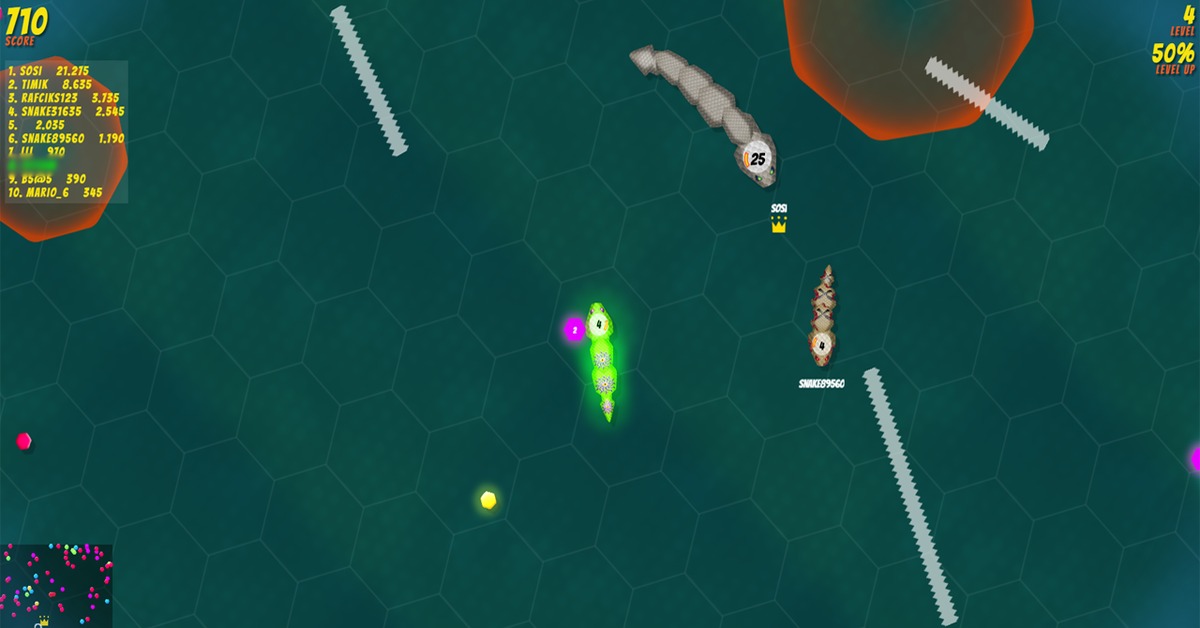Click the SNAKE31635 leaderboard entry
1200x628 pixels.
66,112
